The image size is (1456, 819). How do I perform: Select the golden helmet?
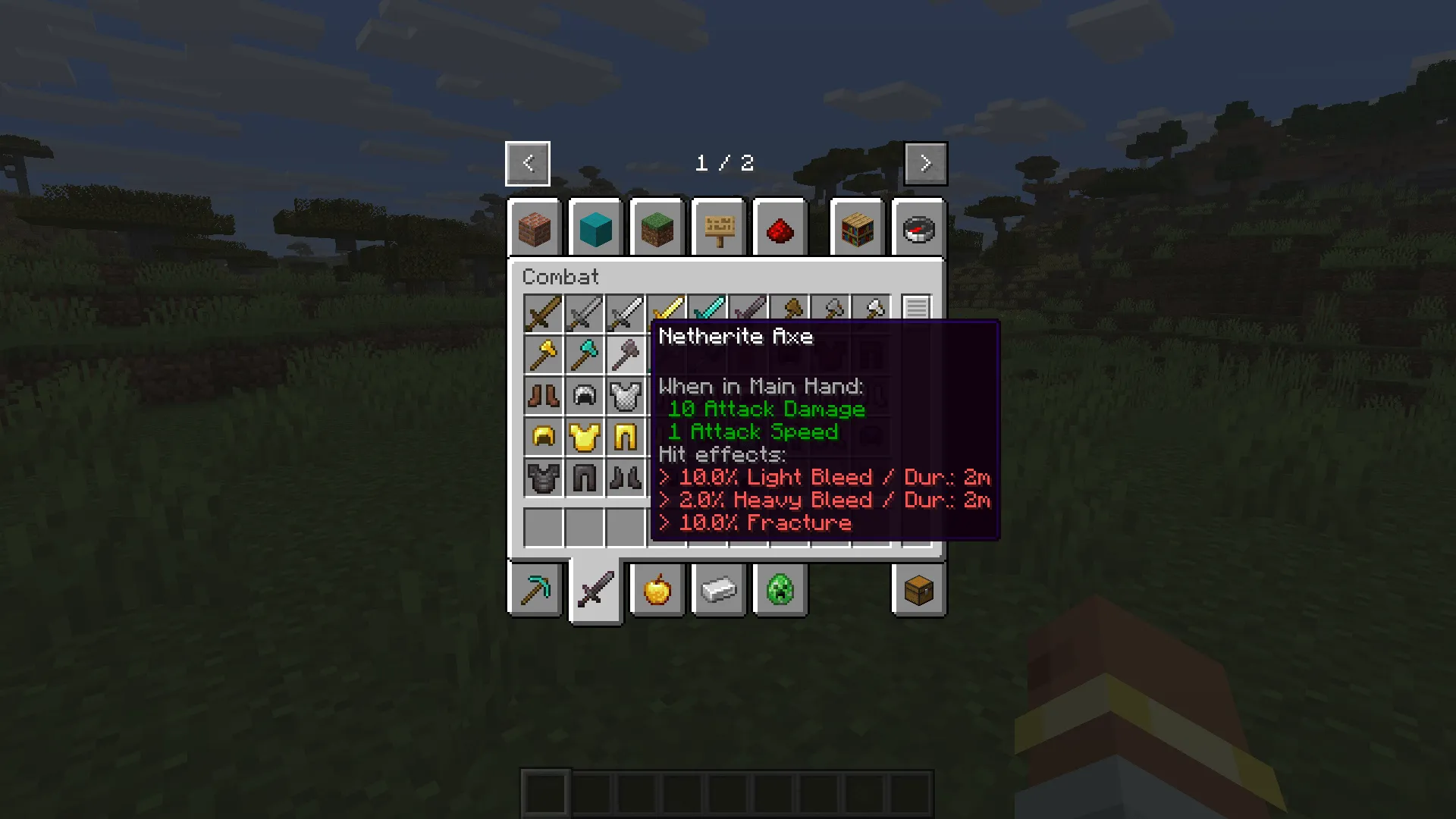coord(544,436)
